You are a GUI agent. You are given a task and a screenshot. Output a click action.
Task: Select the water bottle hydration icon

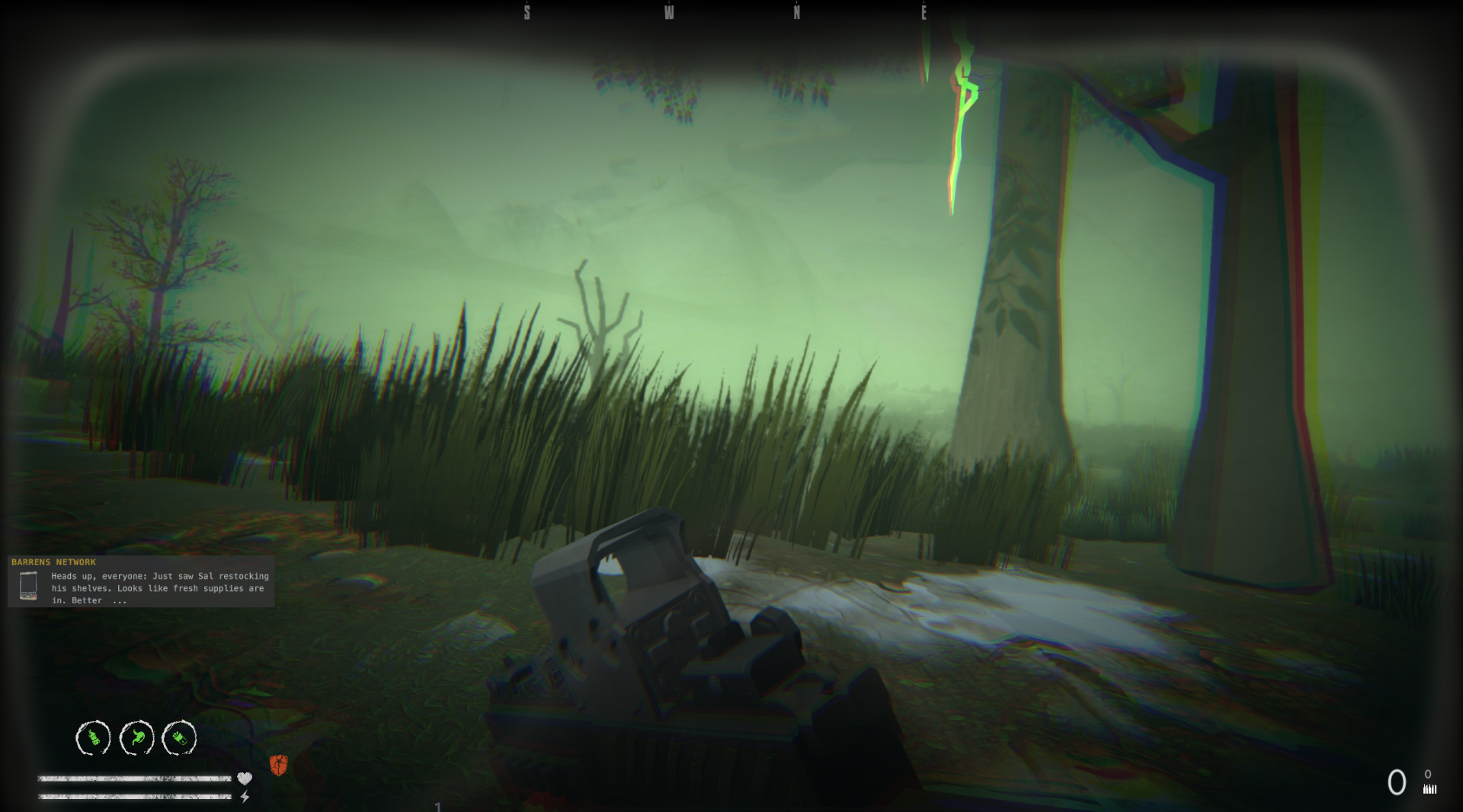pos(91,737)
